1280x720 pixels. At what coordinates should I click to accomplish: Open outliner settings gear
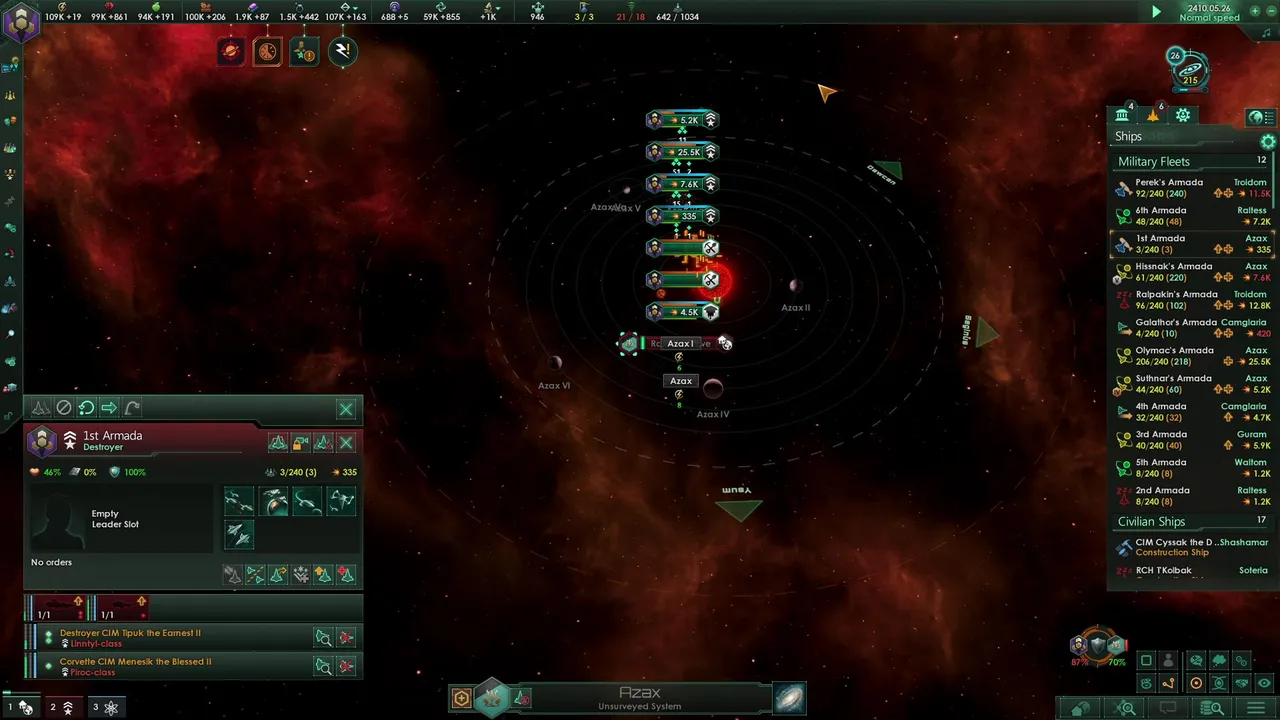pyautogui.click(x=1268, y=142)
